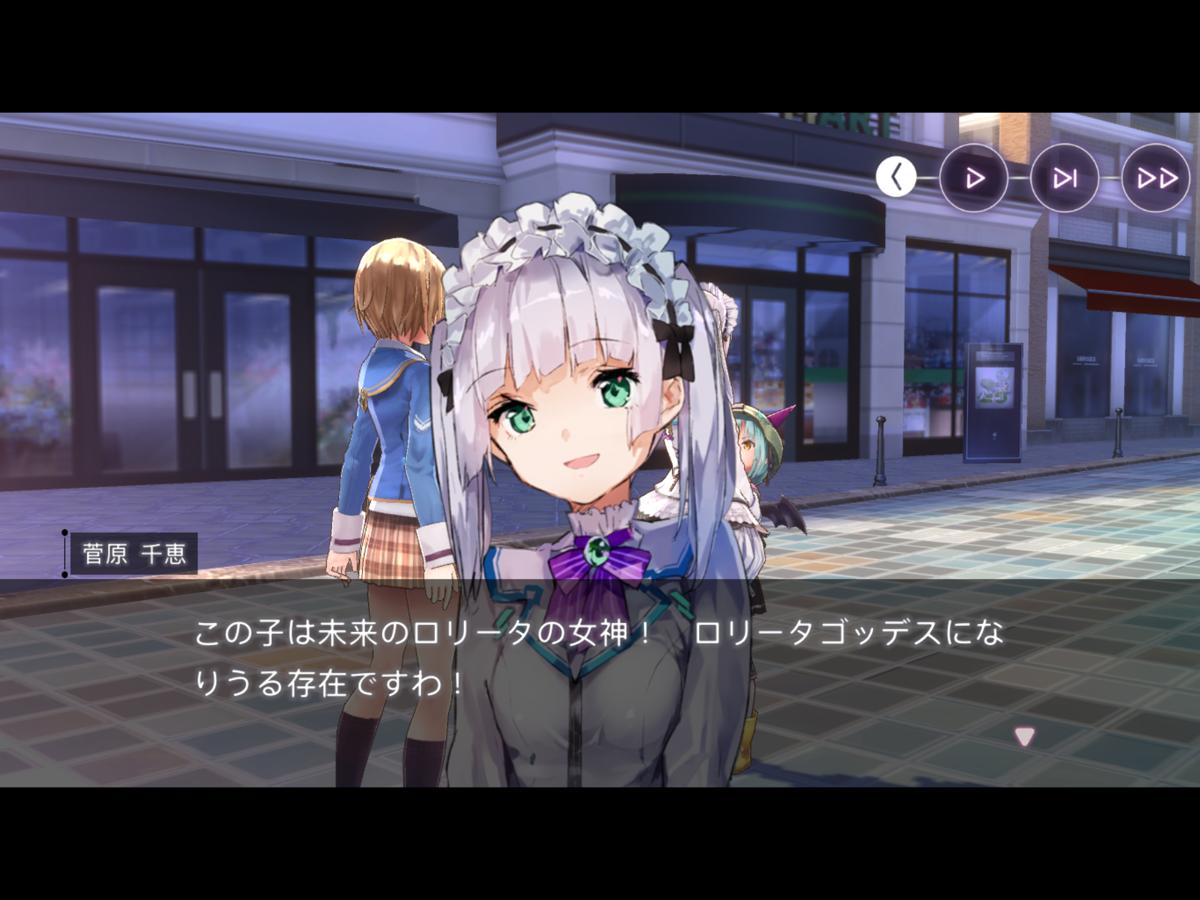Screen dimensions: 1200x900
Task: Collapse the playback controls with the chevron
Action: click(x=896, y=177)
